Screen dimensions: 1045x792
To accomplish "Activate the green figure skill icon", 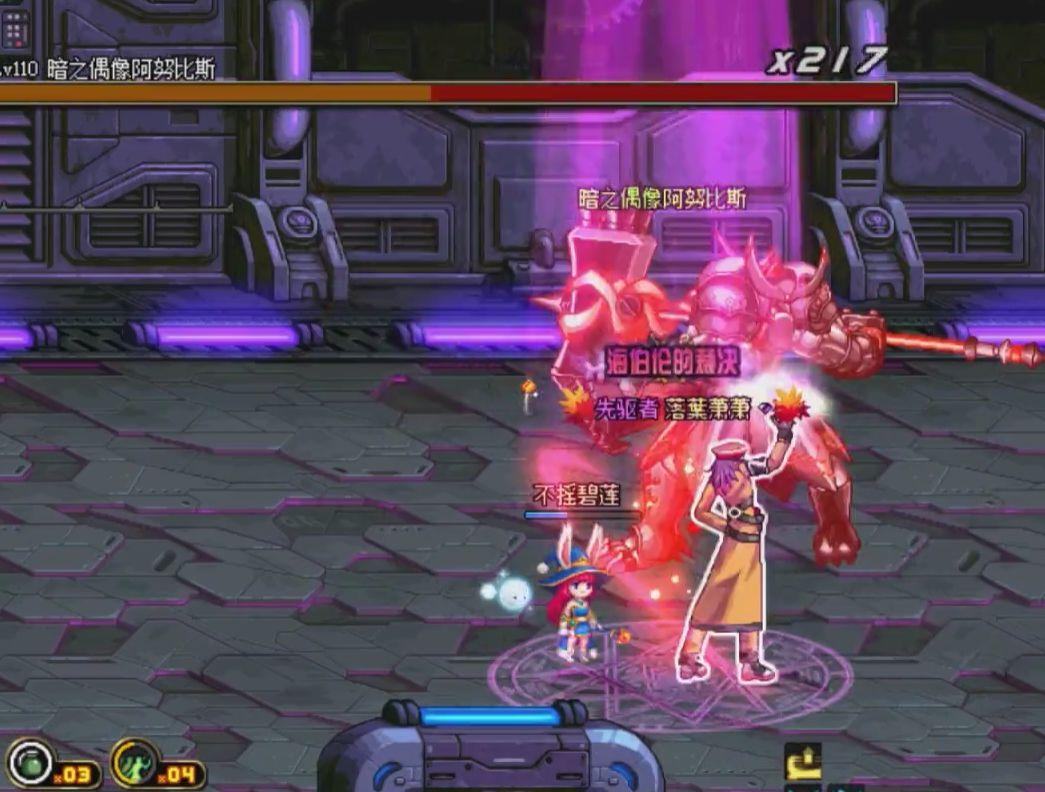I will tap(136, 761).
